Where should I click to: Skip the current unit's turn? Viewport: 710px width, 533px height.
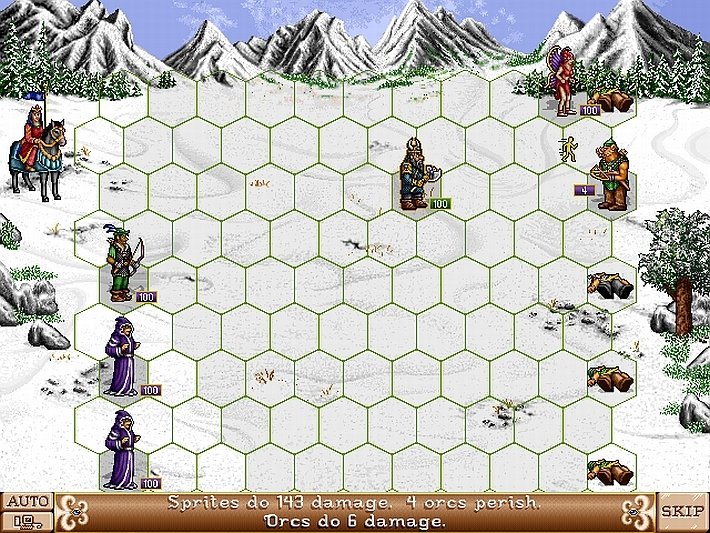coord(682,511)
